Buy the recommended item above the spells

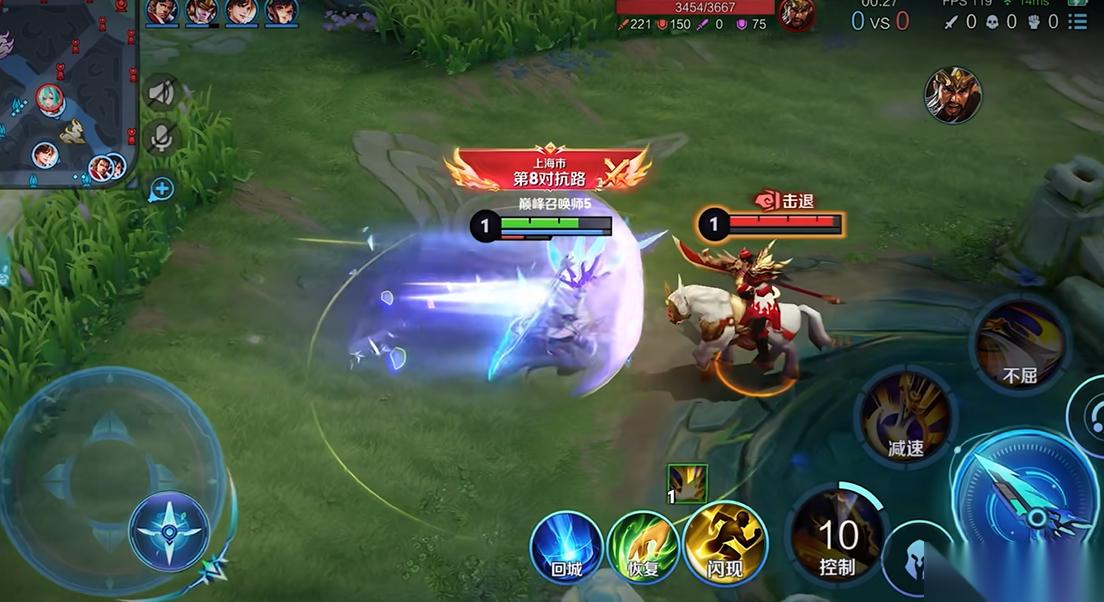(x=688, y=484)
